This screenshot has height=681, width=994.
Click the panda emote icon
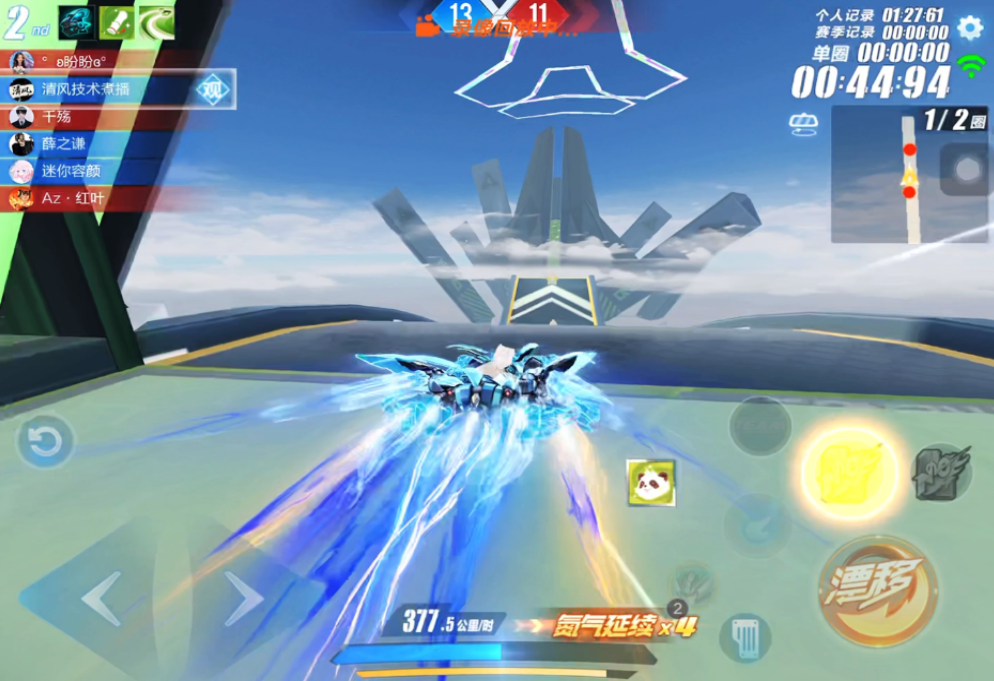tap(651, 482)
